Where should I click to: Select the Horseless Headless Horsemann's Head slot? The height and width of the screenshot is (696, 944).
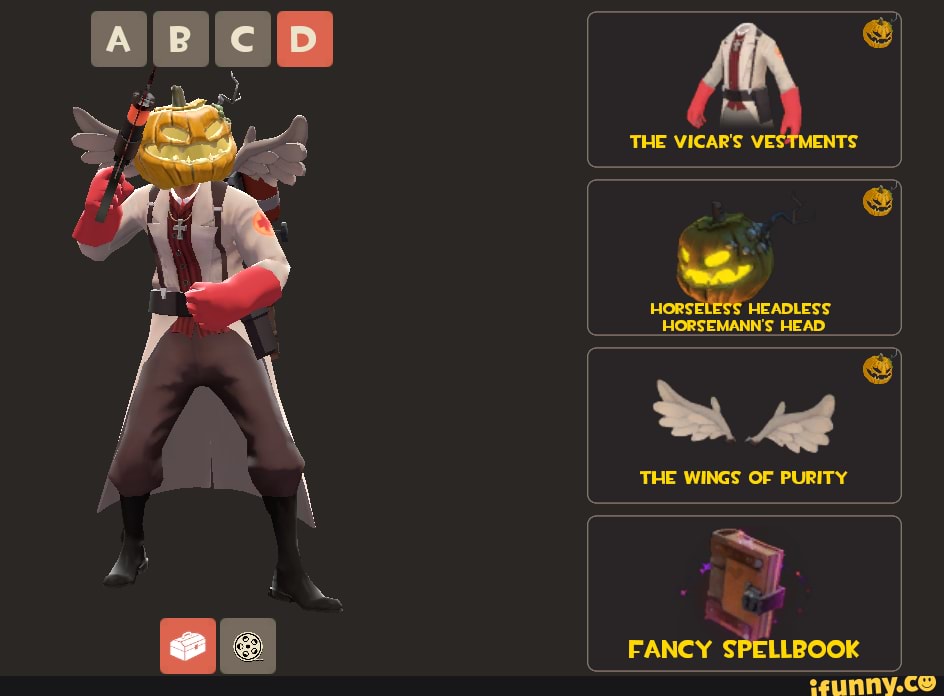pos(744,257)
